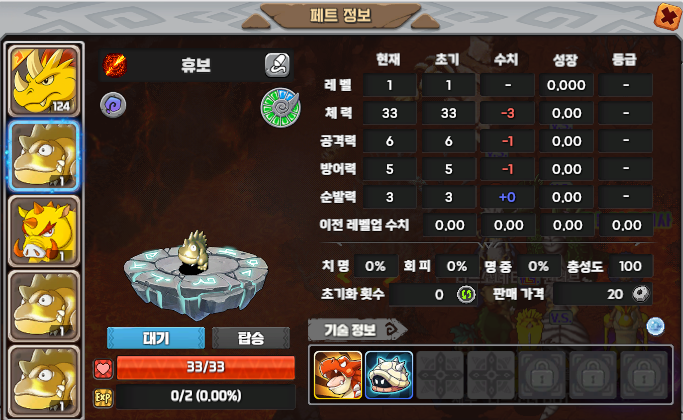Click the blue orb above the skill slots
The width and height of the screenshot is (683, 420).
point(655,326)
